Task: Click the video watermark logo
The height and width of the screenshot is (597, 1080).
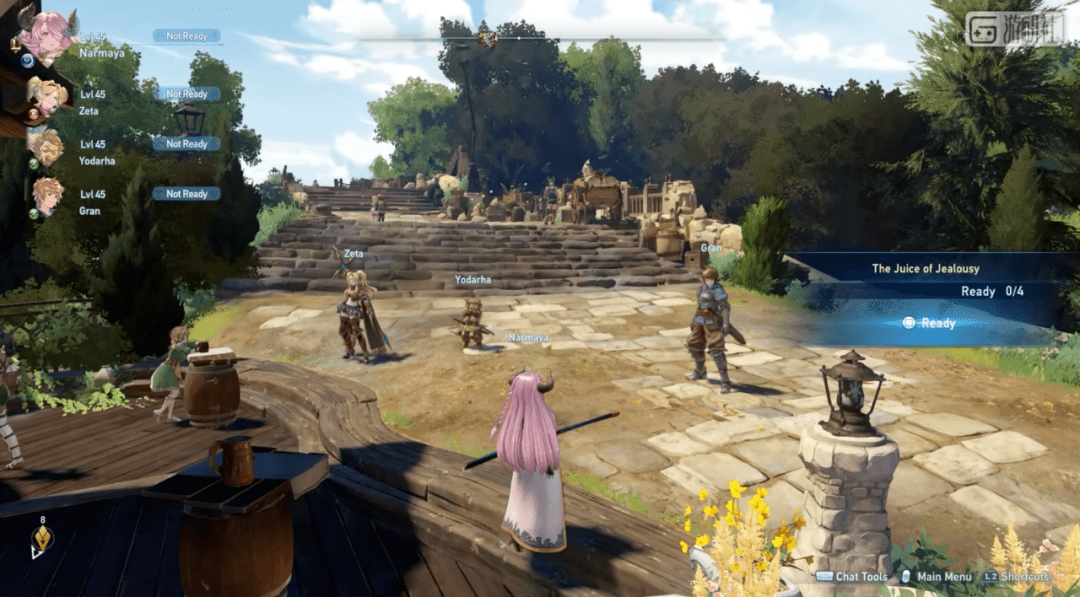Action: tap(1013, 29)
